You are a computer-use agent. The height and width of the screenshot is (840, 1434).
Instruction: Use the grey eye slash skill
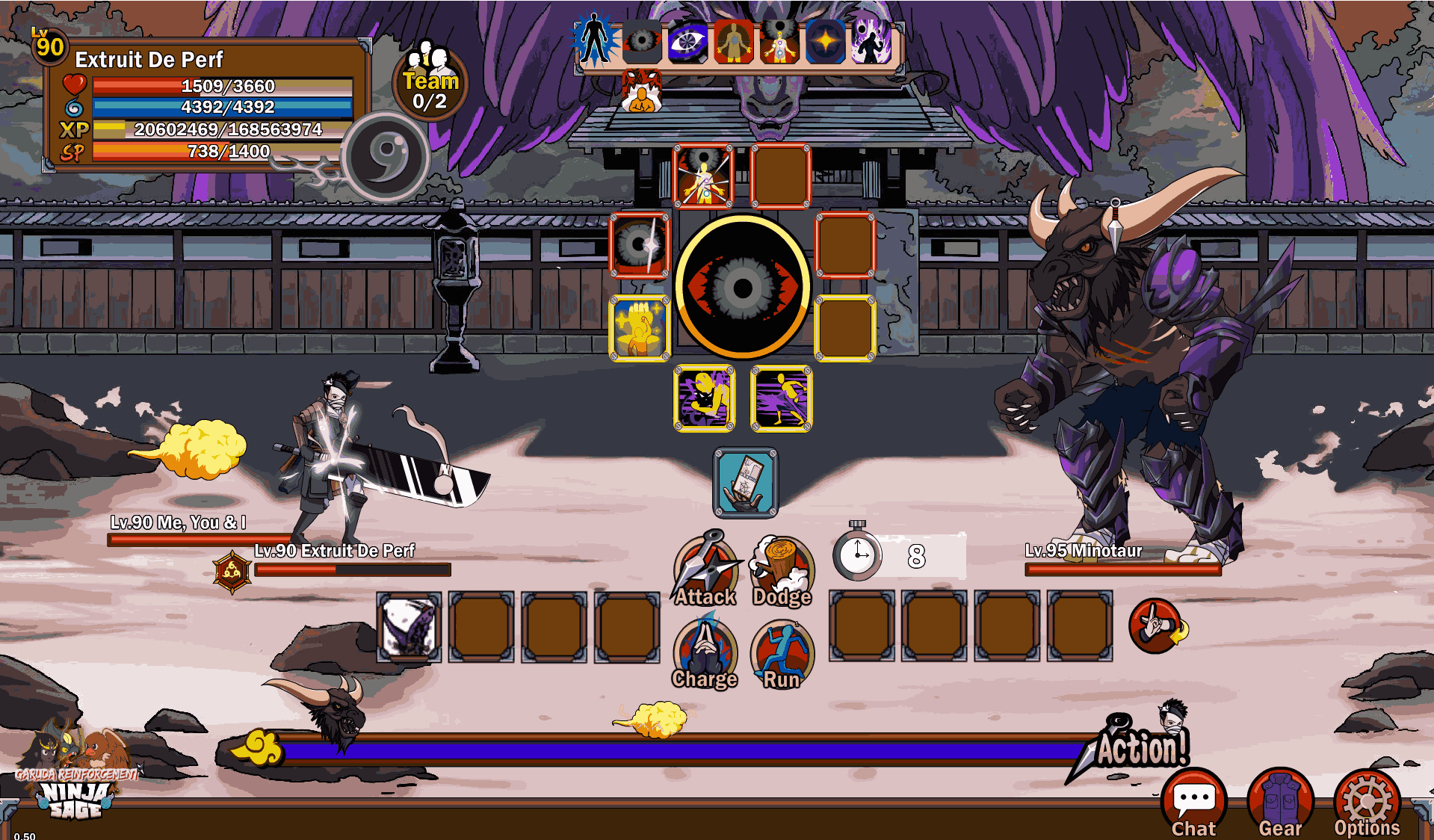[x=640, y=245]
